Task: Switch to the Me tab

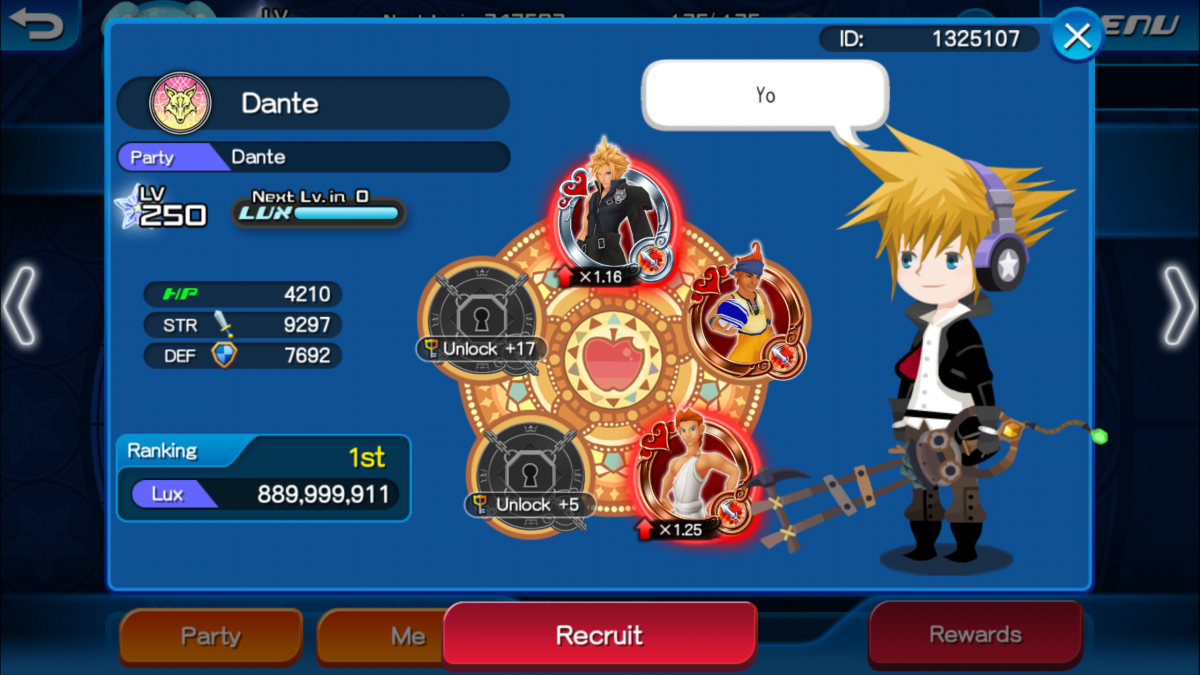Action: click(x=382, y=636)
